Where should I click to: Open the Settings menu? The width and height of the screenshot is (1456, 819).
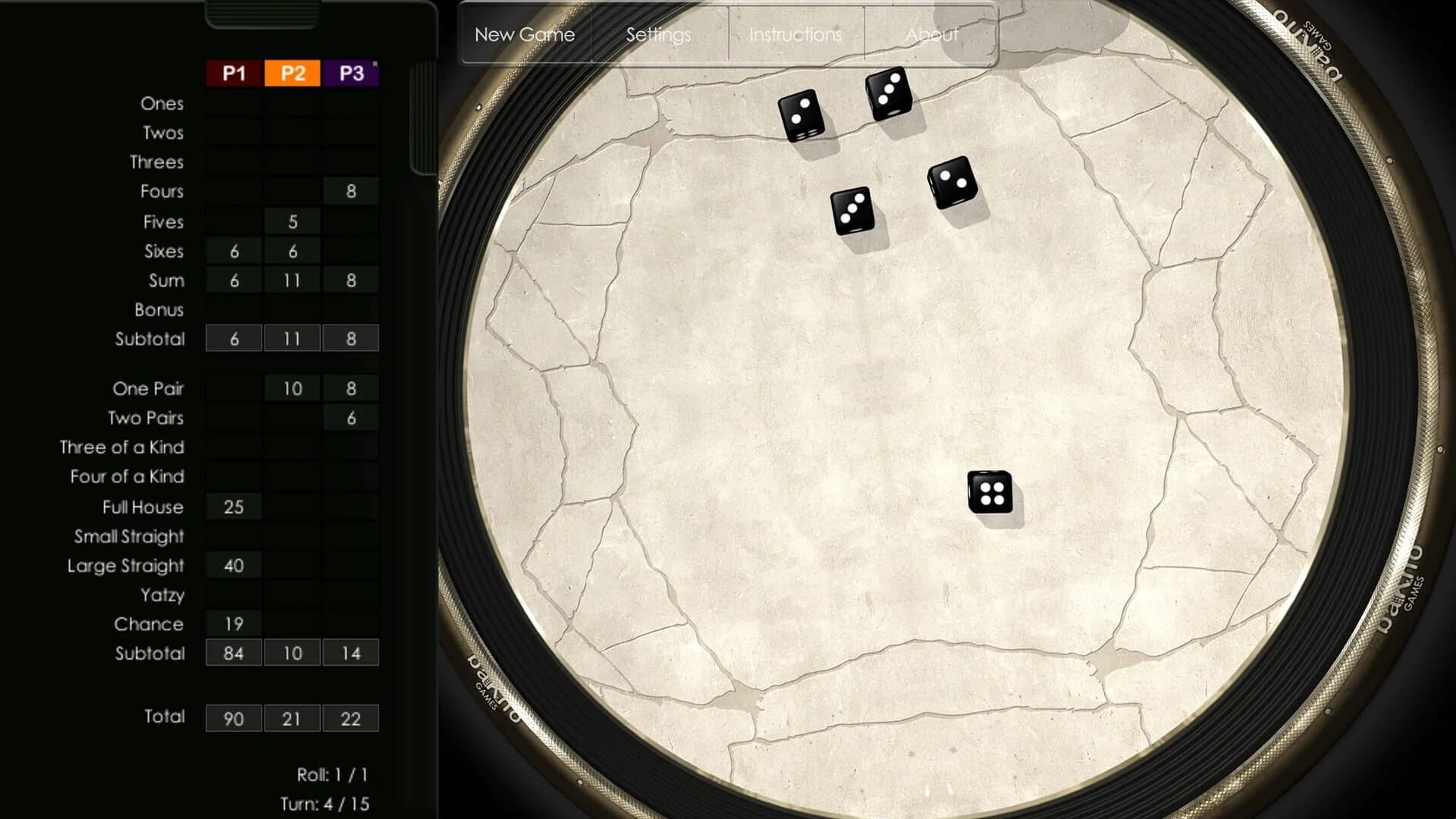click(x=657, y=34)
